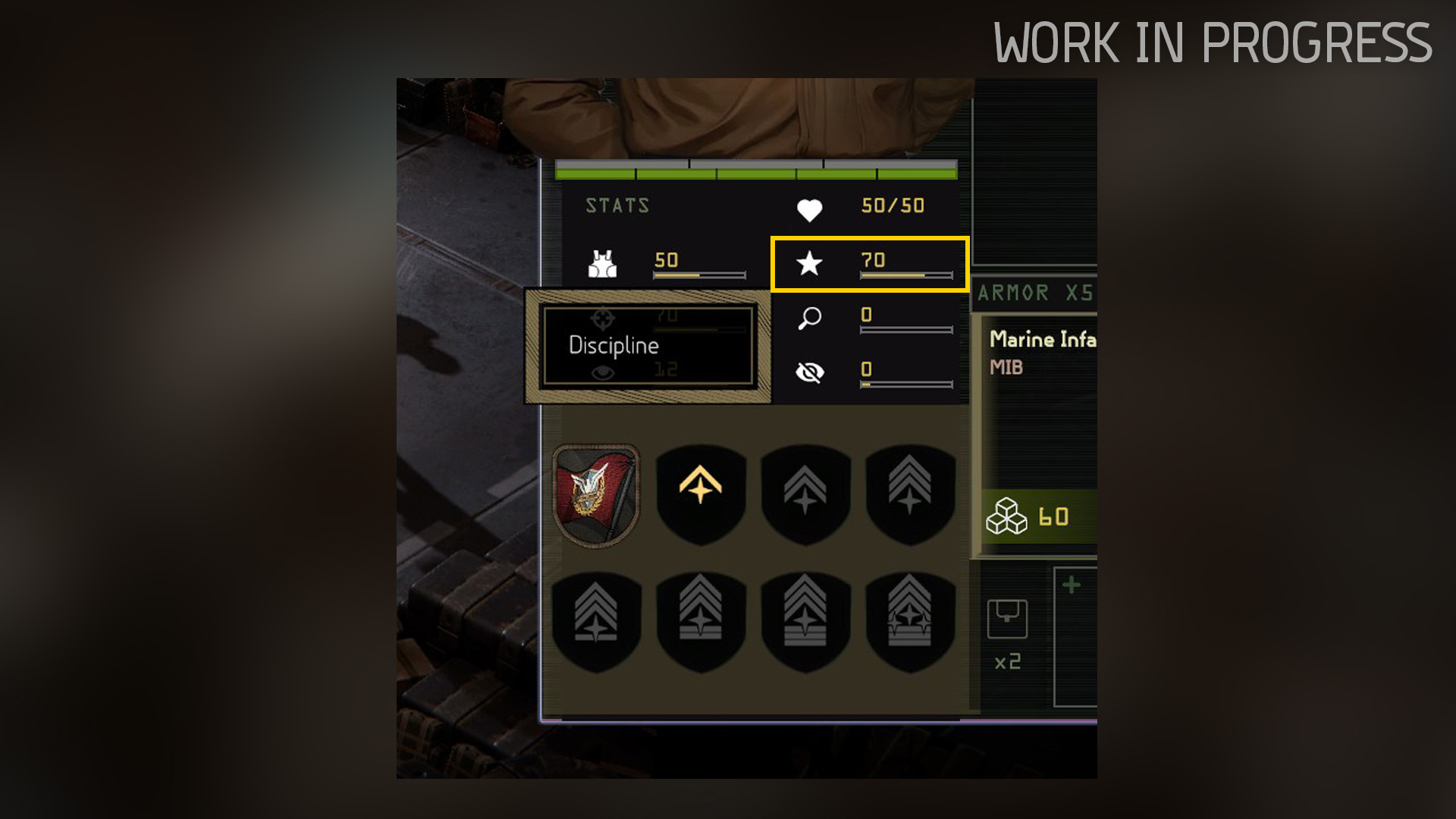Click the plus expander beside the inventory slot
Image resolution: width=1456 pixels, height=819 pixels.
point(1069,584)
